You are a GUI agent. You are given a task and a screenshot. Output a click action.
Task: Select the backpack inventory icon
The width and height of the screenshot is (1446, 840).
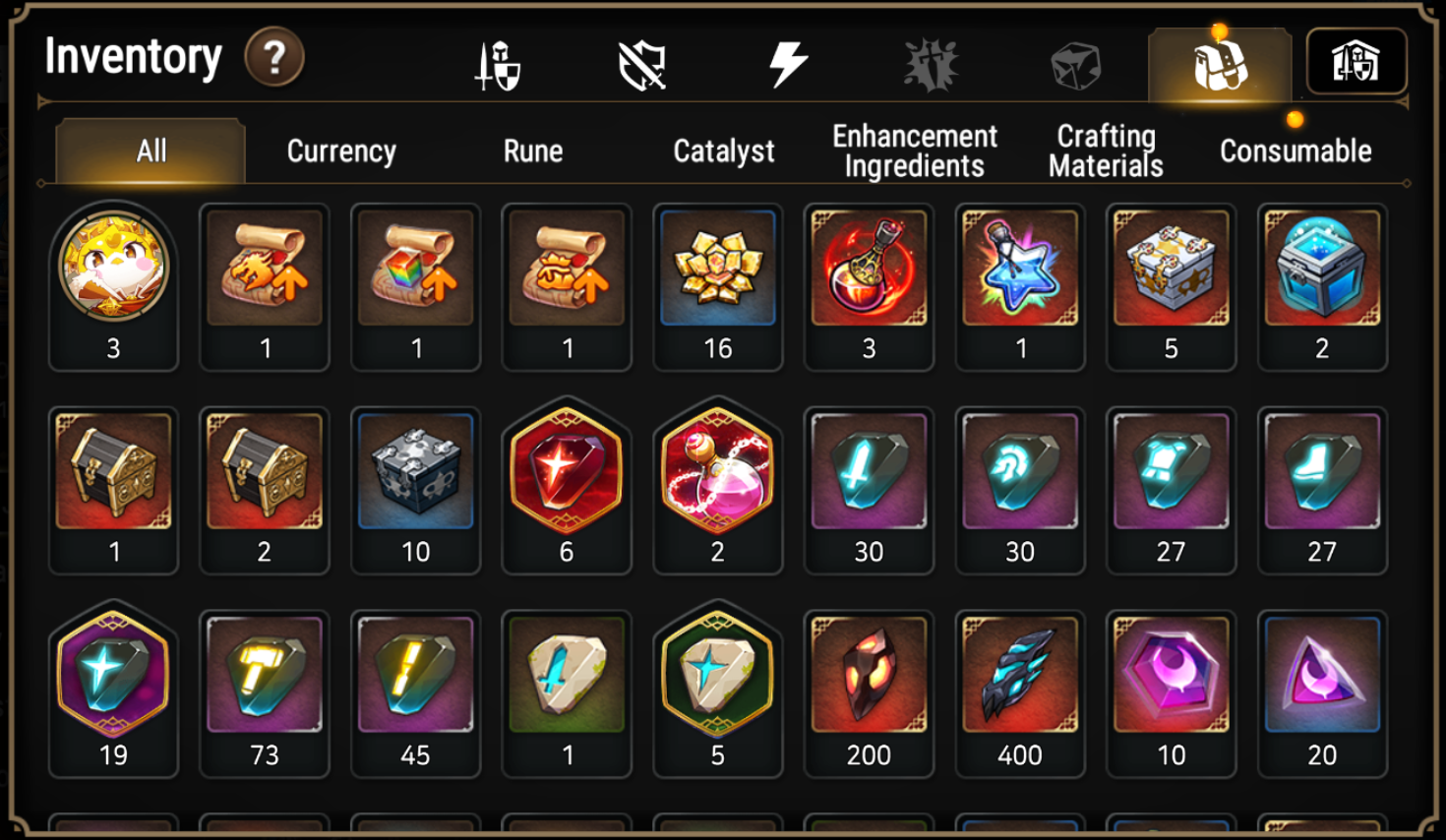click(x=1219, y=63)
